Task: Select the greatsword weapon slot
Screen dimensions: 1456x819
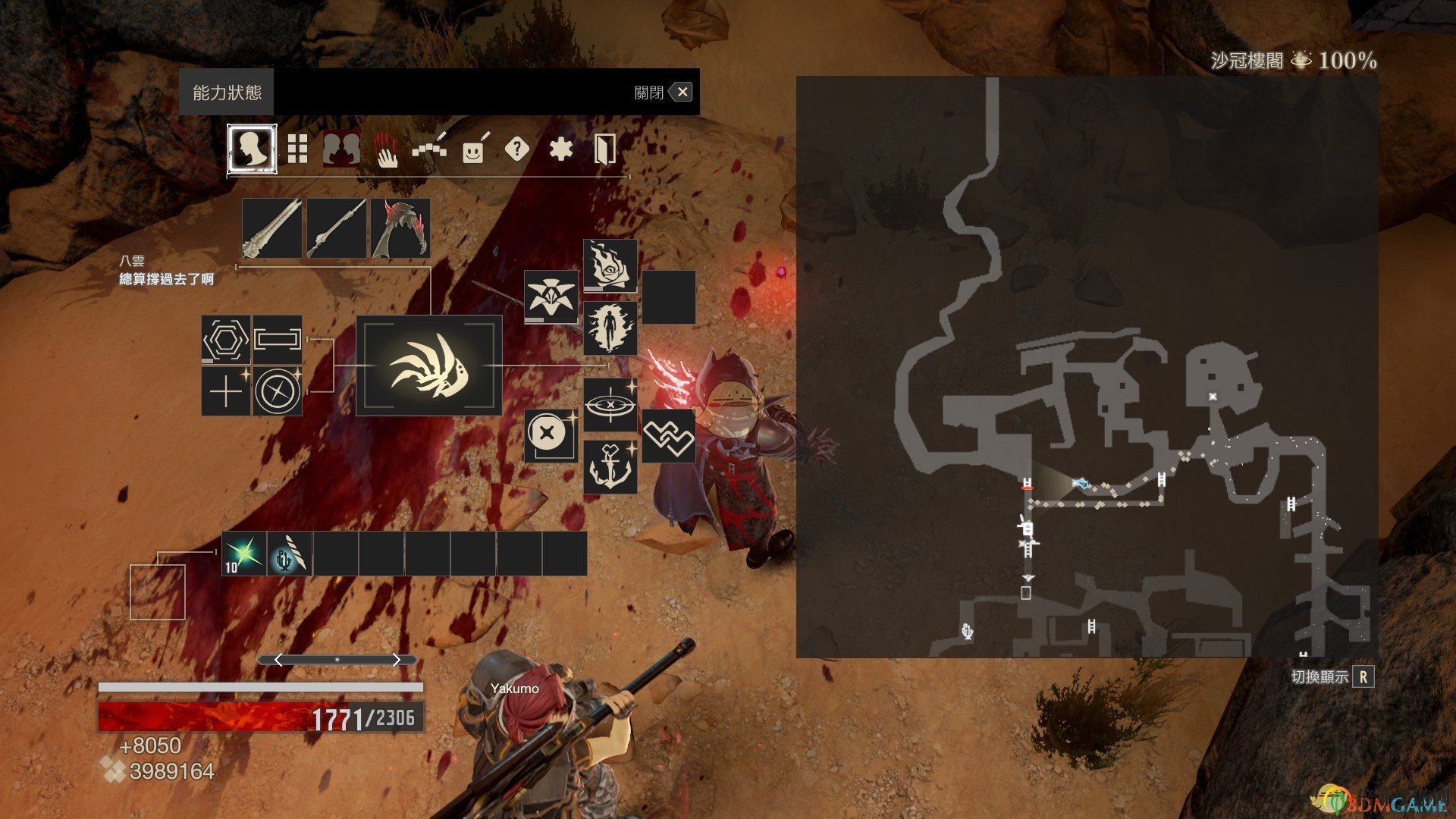Action: (x=272, y=228)
